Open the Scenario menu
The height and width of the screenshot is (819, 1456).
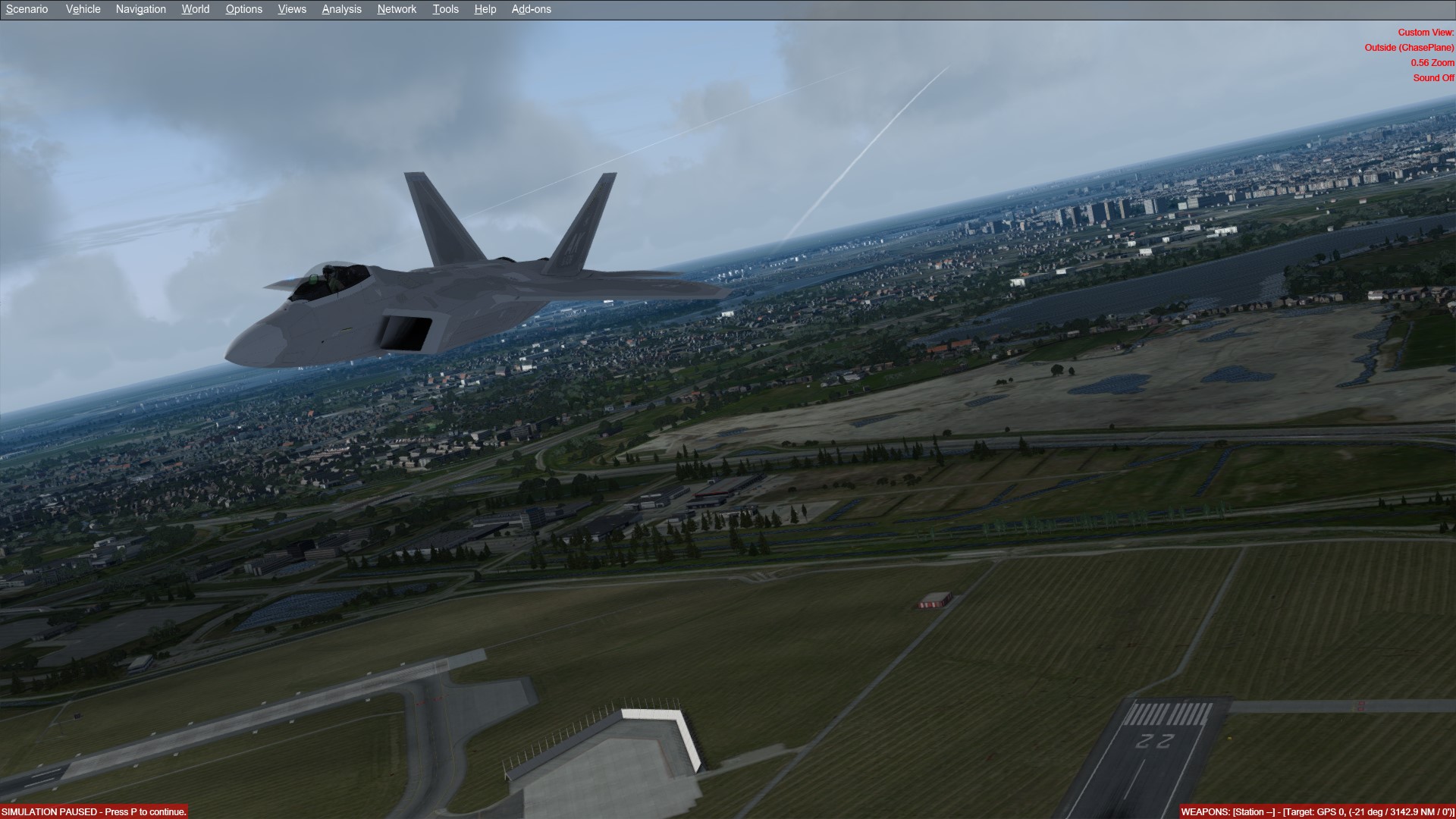pos(27,9)
